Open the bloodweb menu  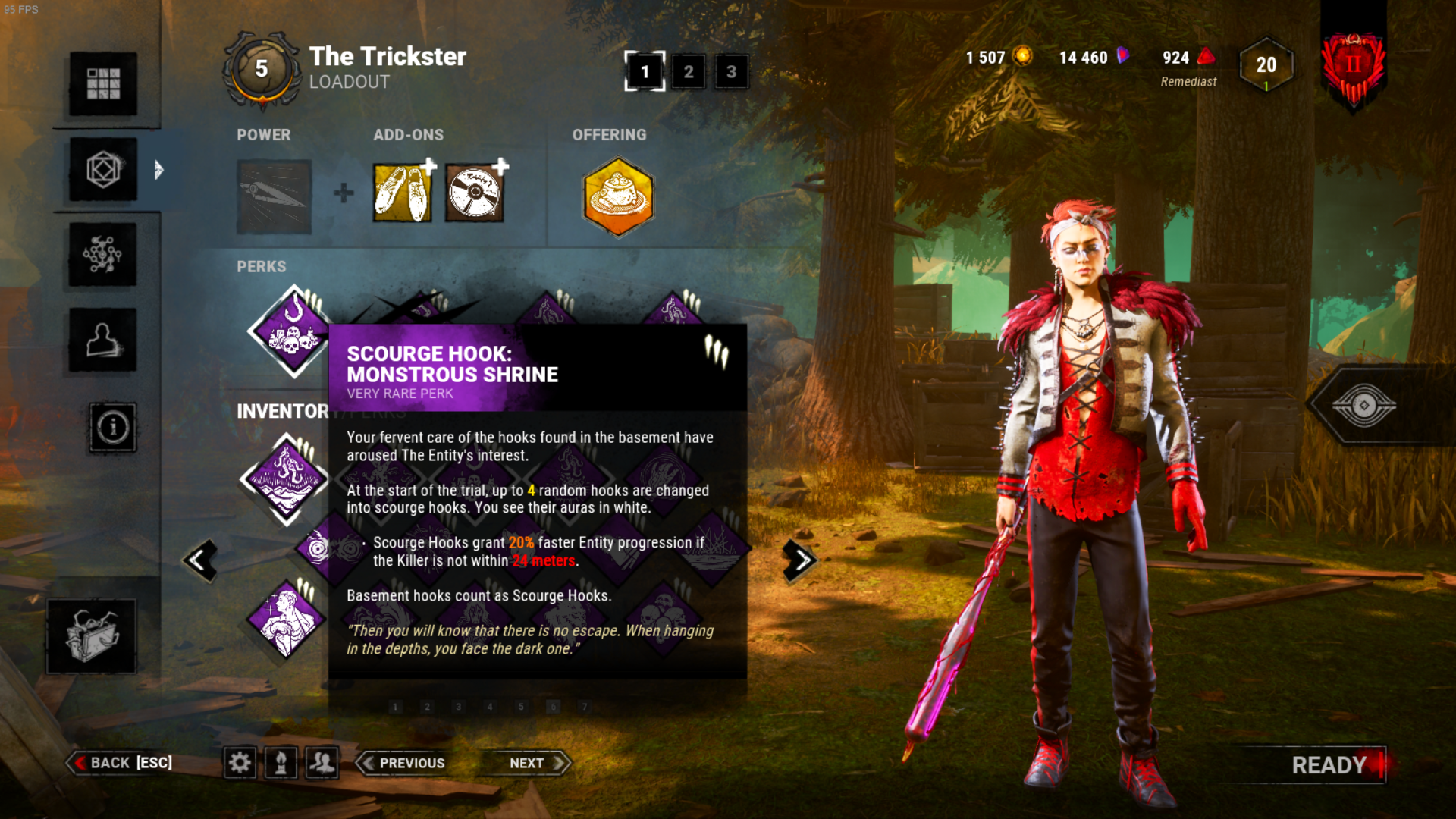[x=103, y=254]
